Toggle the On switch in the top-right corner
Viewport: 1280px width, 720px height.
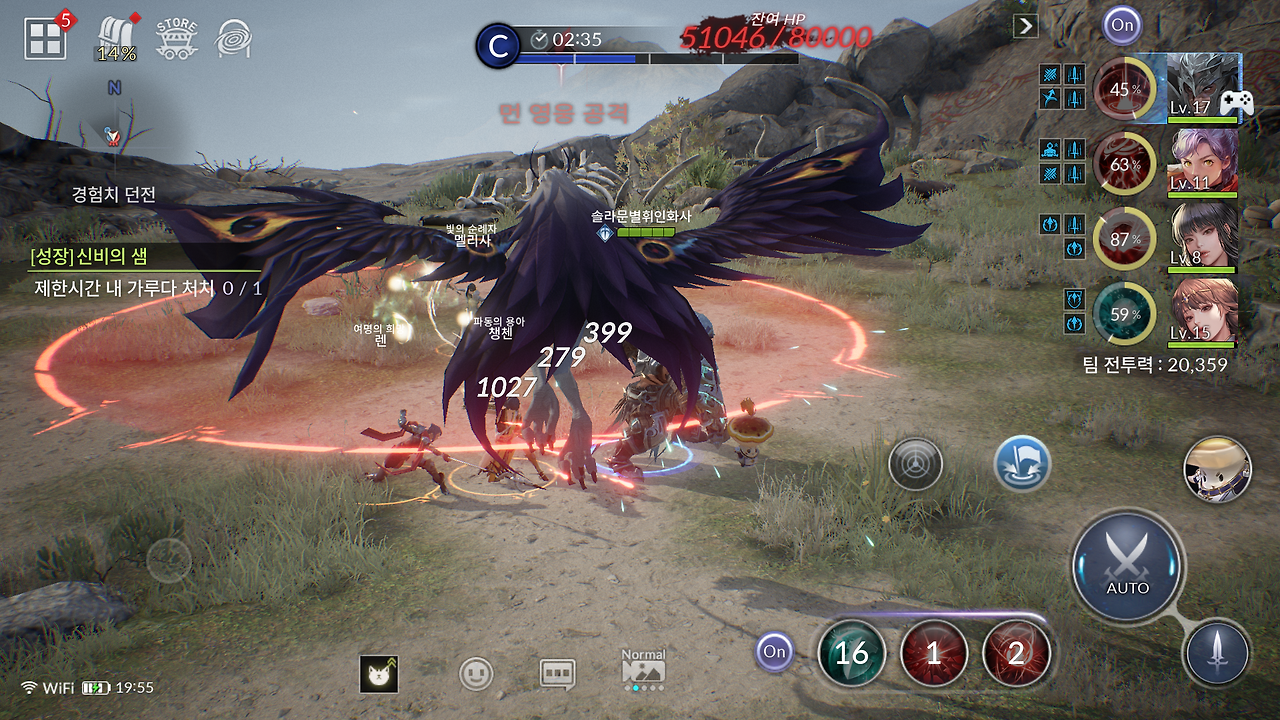tap(1120, 27)
